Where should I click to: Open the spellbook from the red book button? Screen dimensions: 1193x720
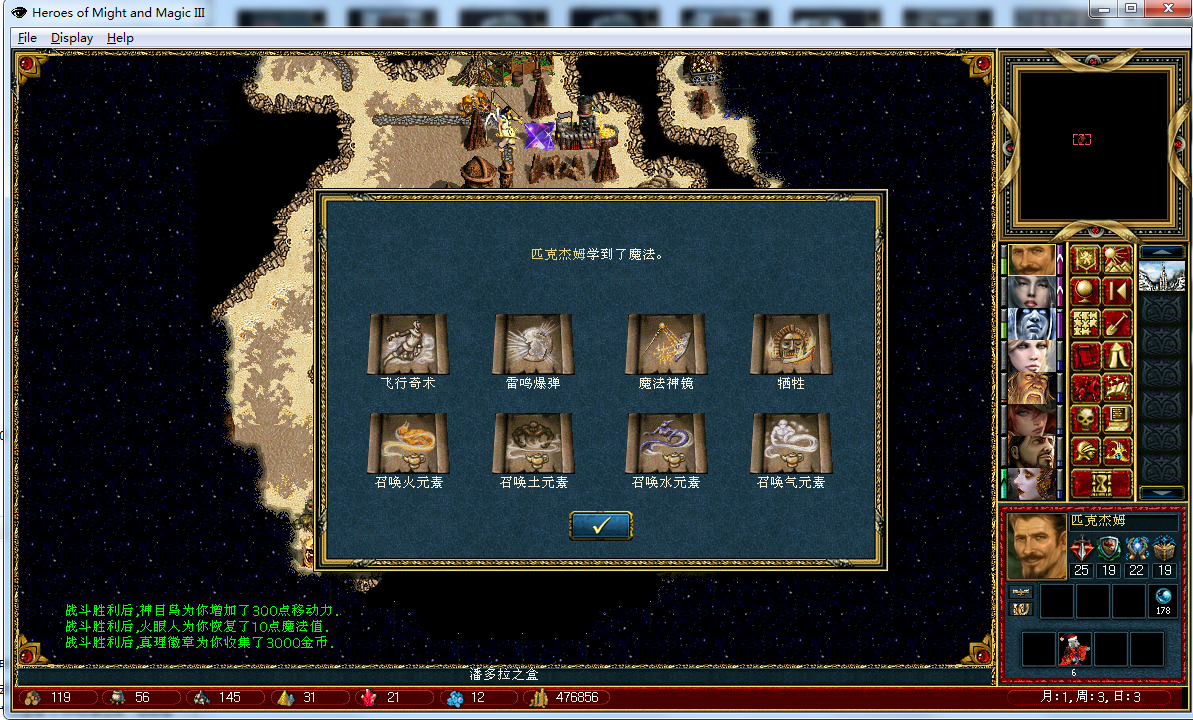[x=1086, y=355]
